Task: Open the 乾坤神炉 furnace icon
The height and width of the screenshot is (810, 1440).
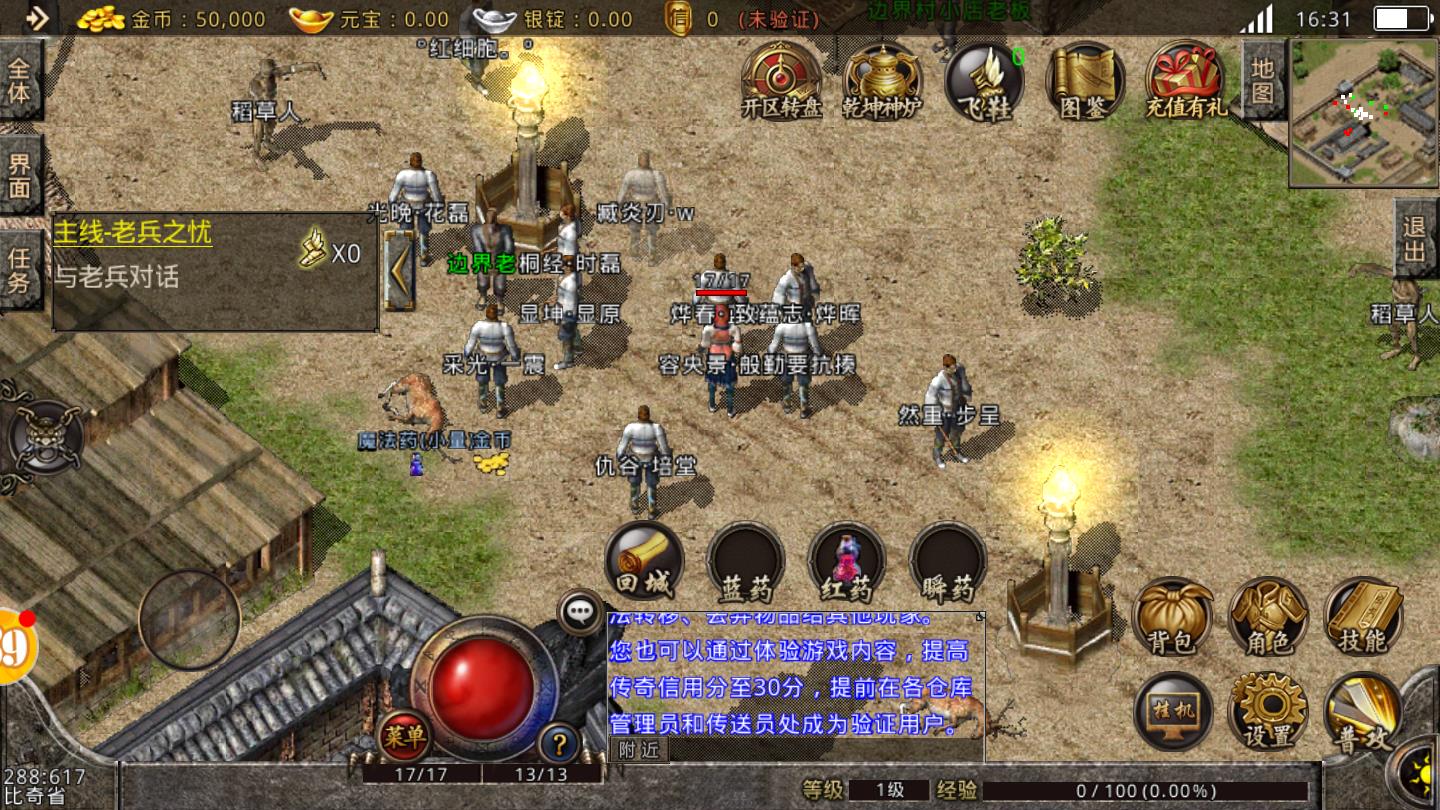Action: pyautogui.click(x=882, y=80)
